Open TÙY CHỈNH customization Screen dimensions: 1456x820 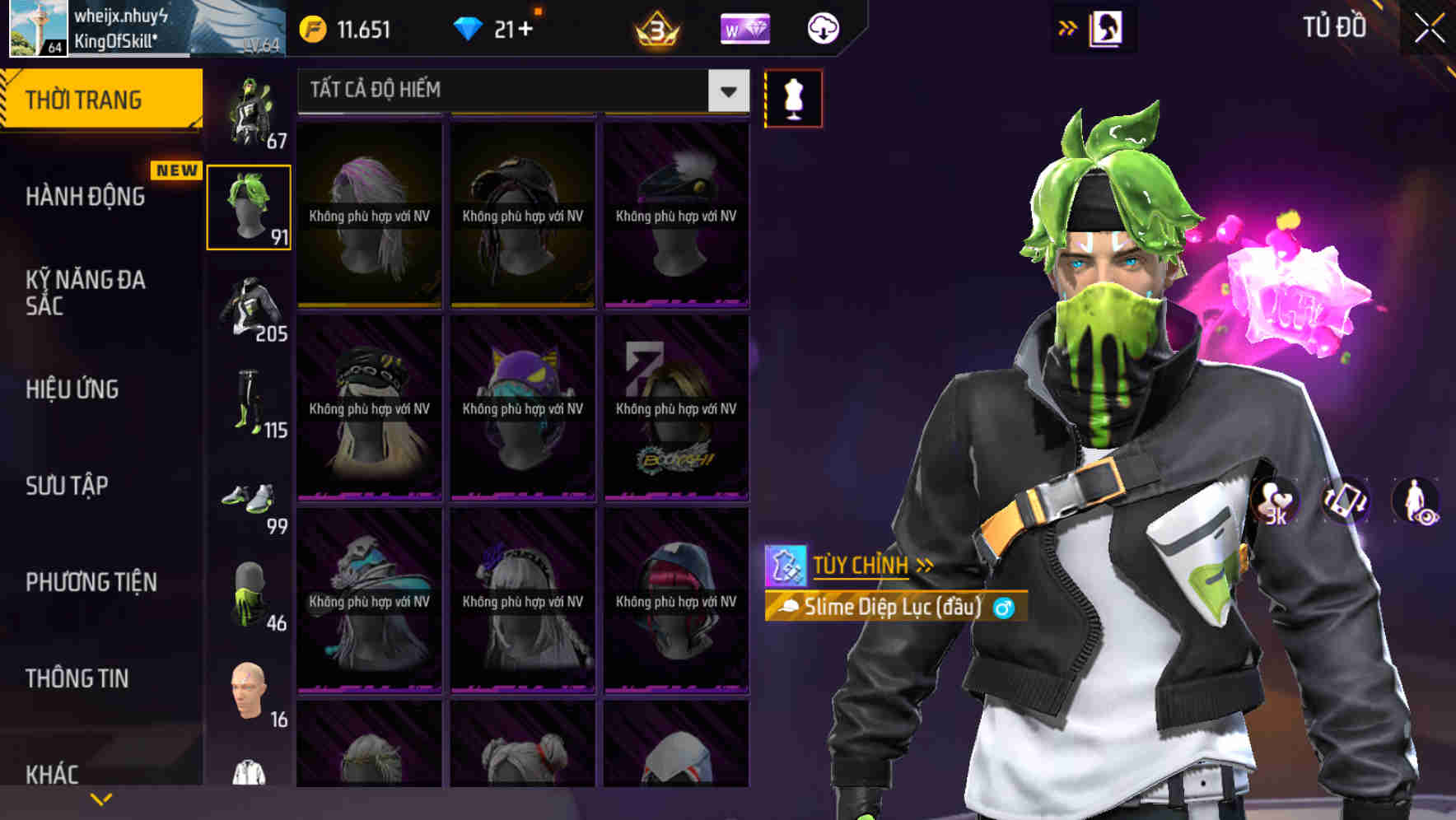861,565
